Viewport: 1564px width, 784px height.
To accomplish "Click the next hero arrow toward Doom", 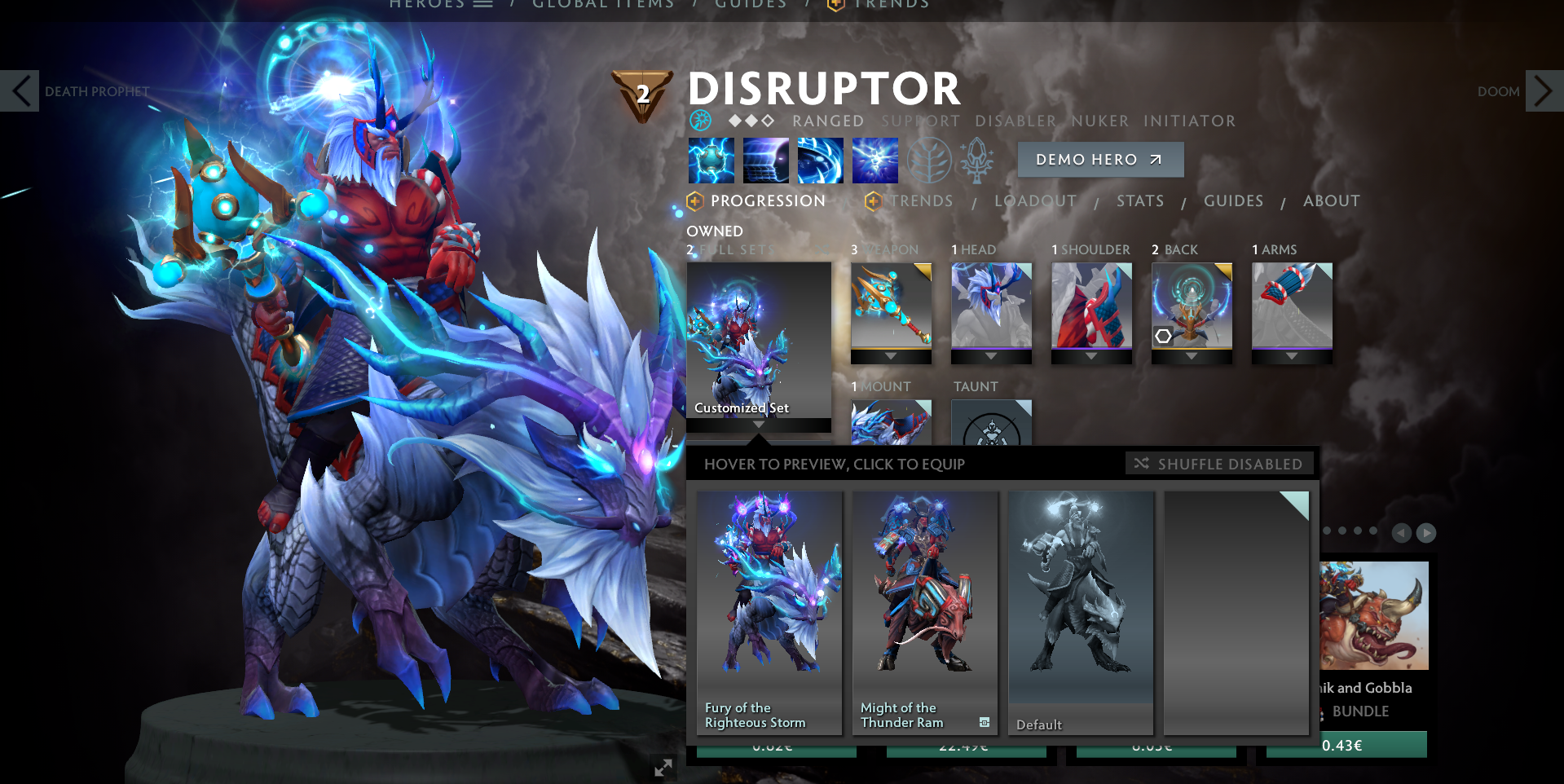I will [x=1544, y=90].
